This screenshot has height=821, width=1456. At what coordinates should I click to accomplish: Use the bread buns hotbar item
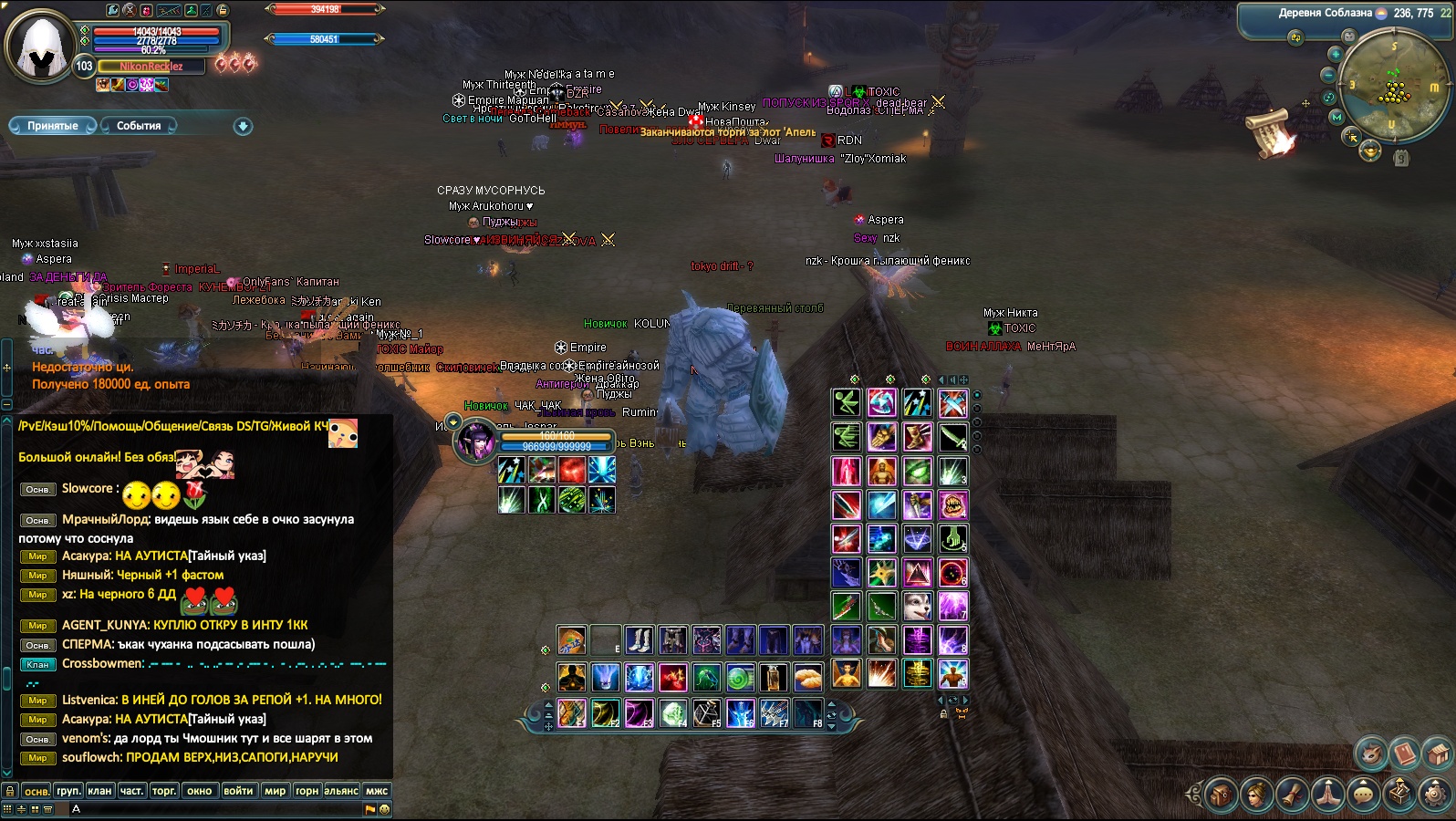click(x=807, y=677)
